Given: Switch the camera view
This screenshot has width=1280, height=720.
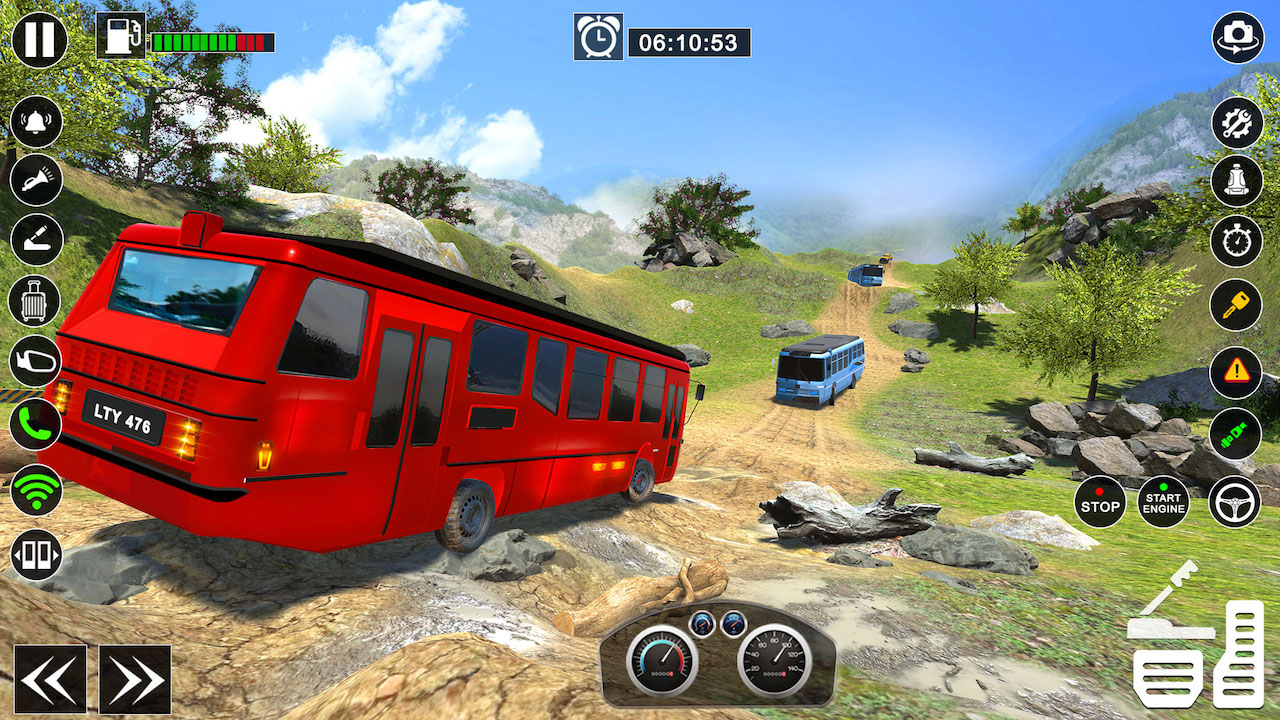Looking at the screenshot, I should (x=1238, y=38).
